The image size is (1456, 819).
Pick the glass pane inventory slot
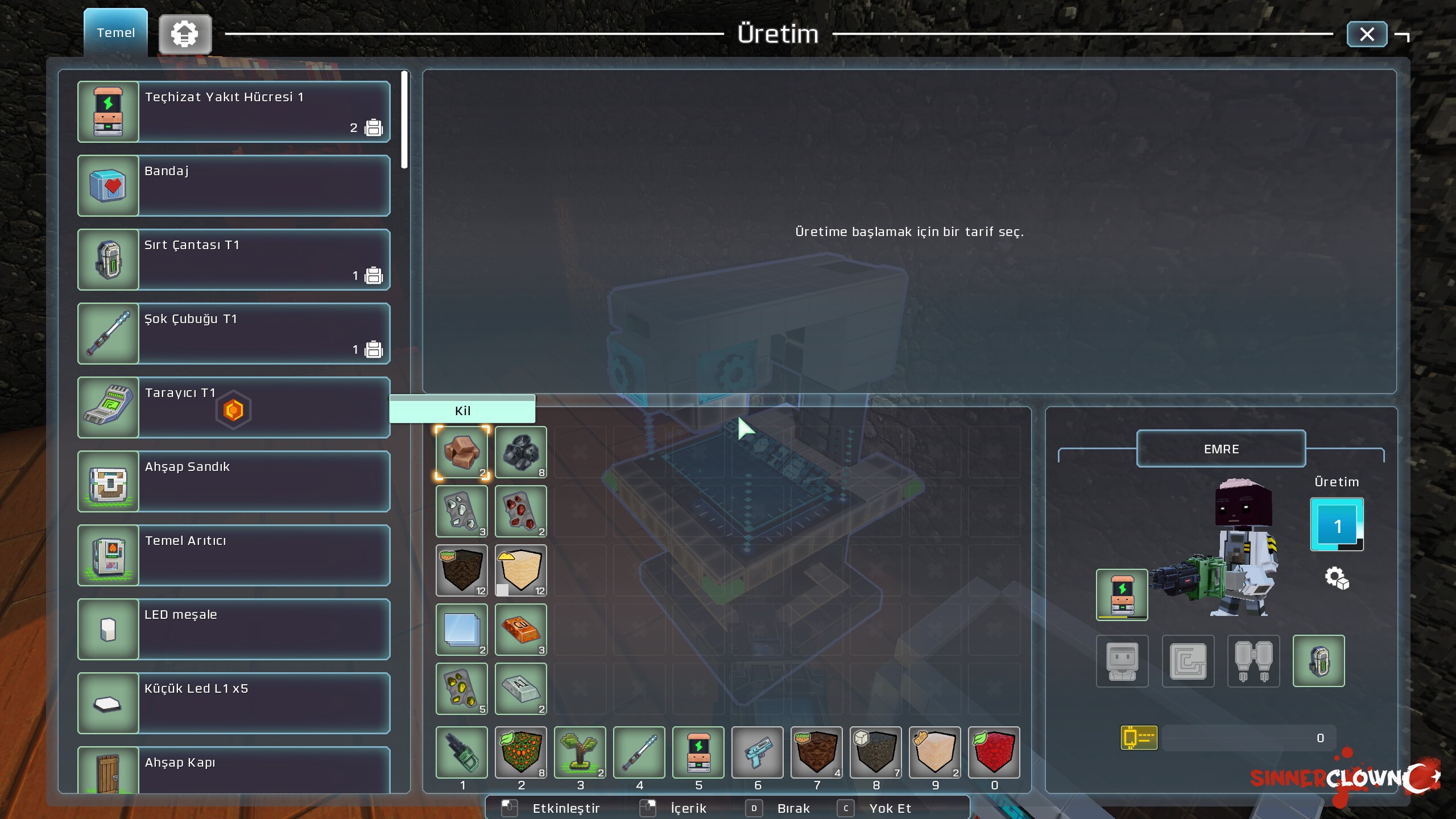point(462,630)
